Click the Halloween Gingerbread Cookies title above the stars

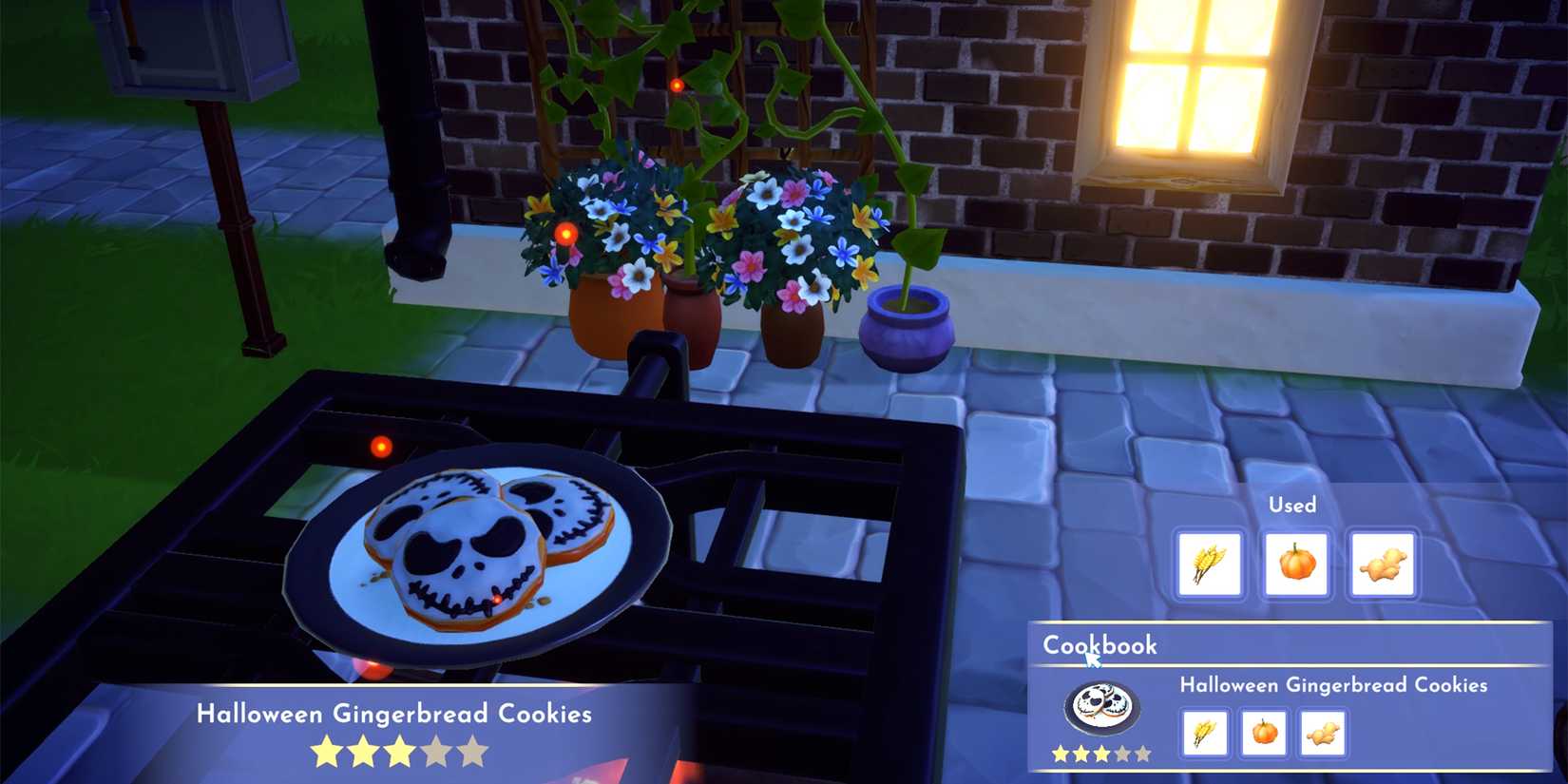[393, 714]
